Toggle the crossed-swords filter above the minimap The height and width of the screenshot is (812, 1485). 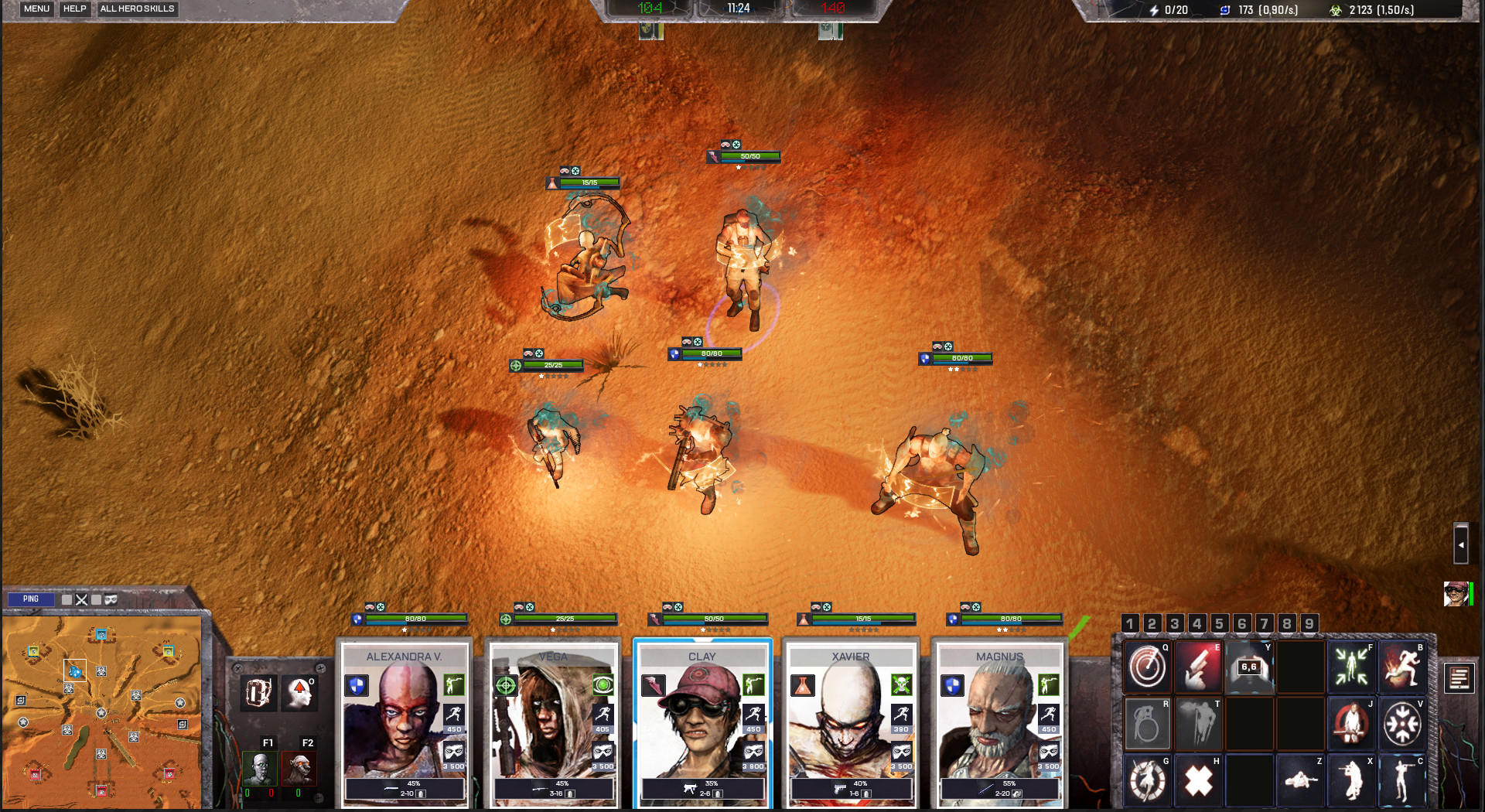pos(82,599)
